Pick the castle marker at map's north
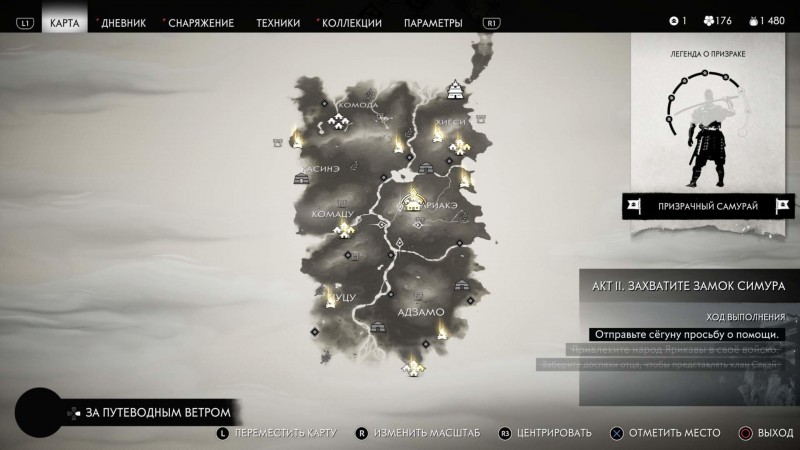 click(456, 89)
